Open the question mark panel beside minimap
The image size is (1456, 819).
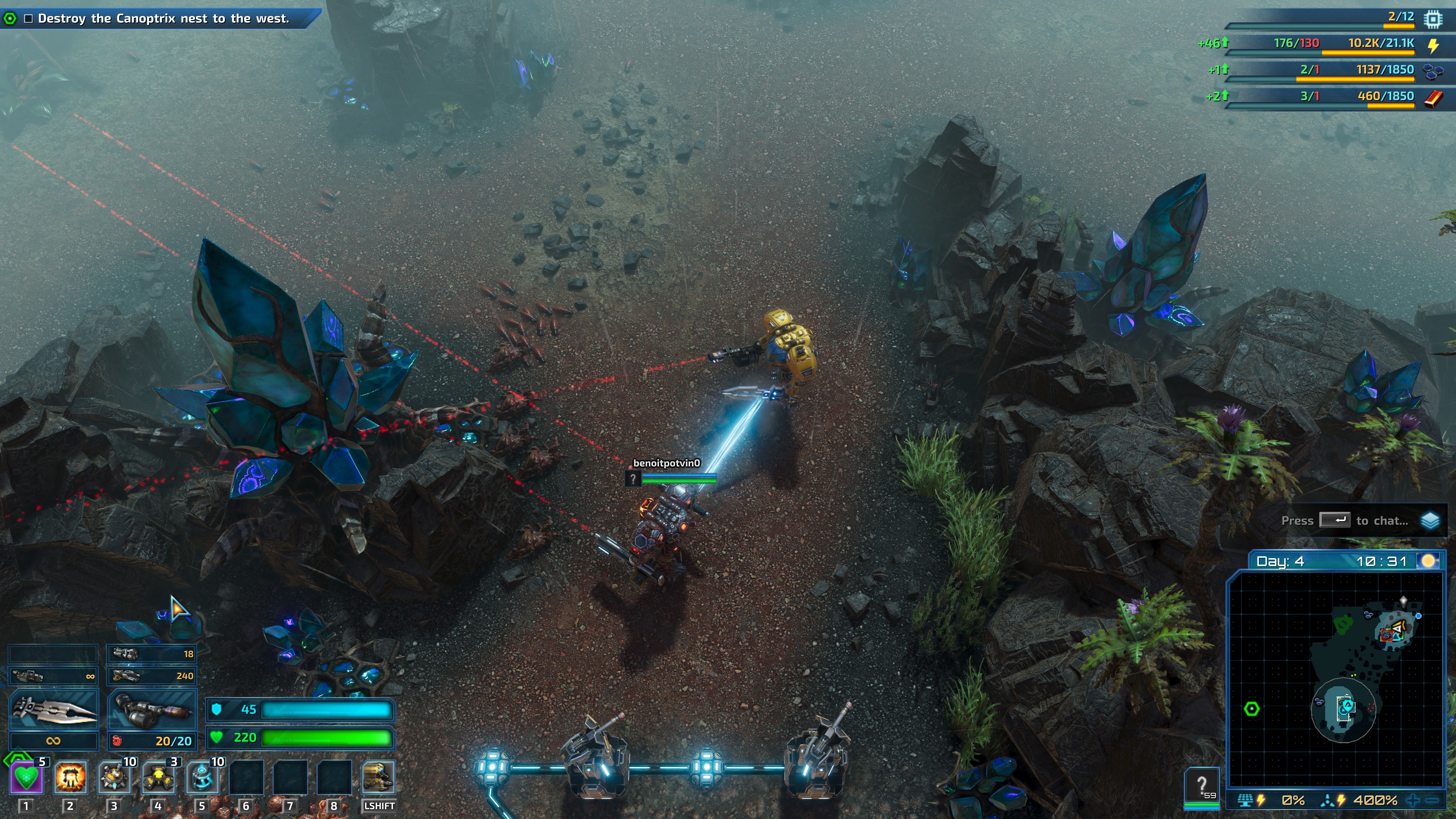(1202, 786)
